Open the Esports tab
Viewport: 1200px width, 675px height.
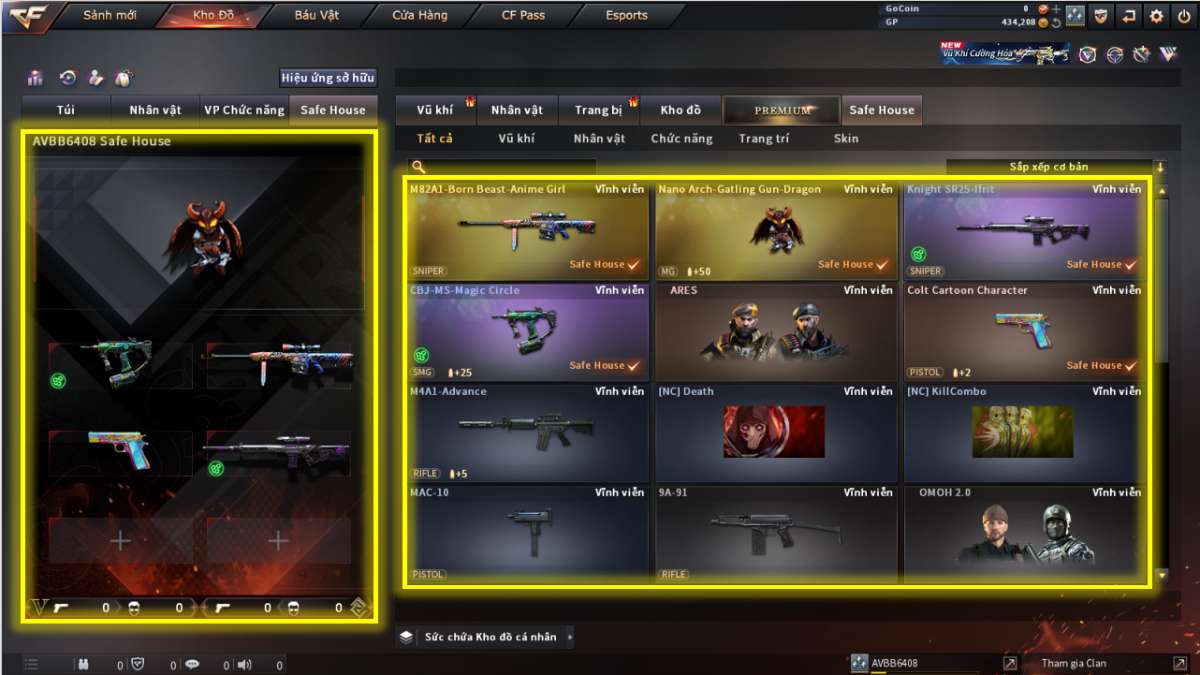pyautogui.click(x=626, y=15)
